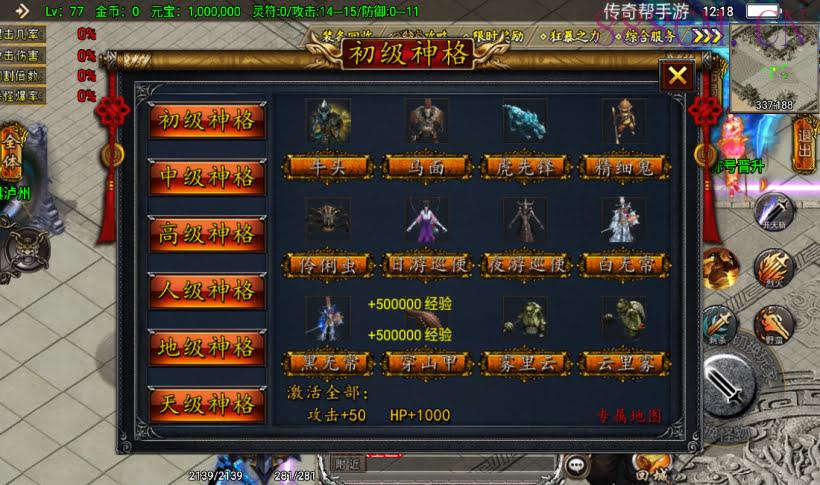Select the 黑无常 button
The width and height of the screenshot is (820, 485).
point(328,362)
